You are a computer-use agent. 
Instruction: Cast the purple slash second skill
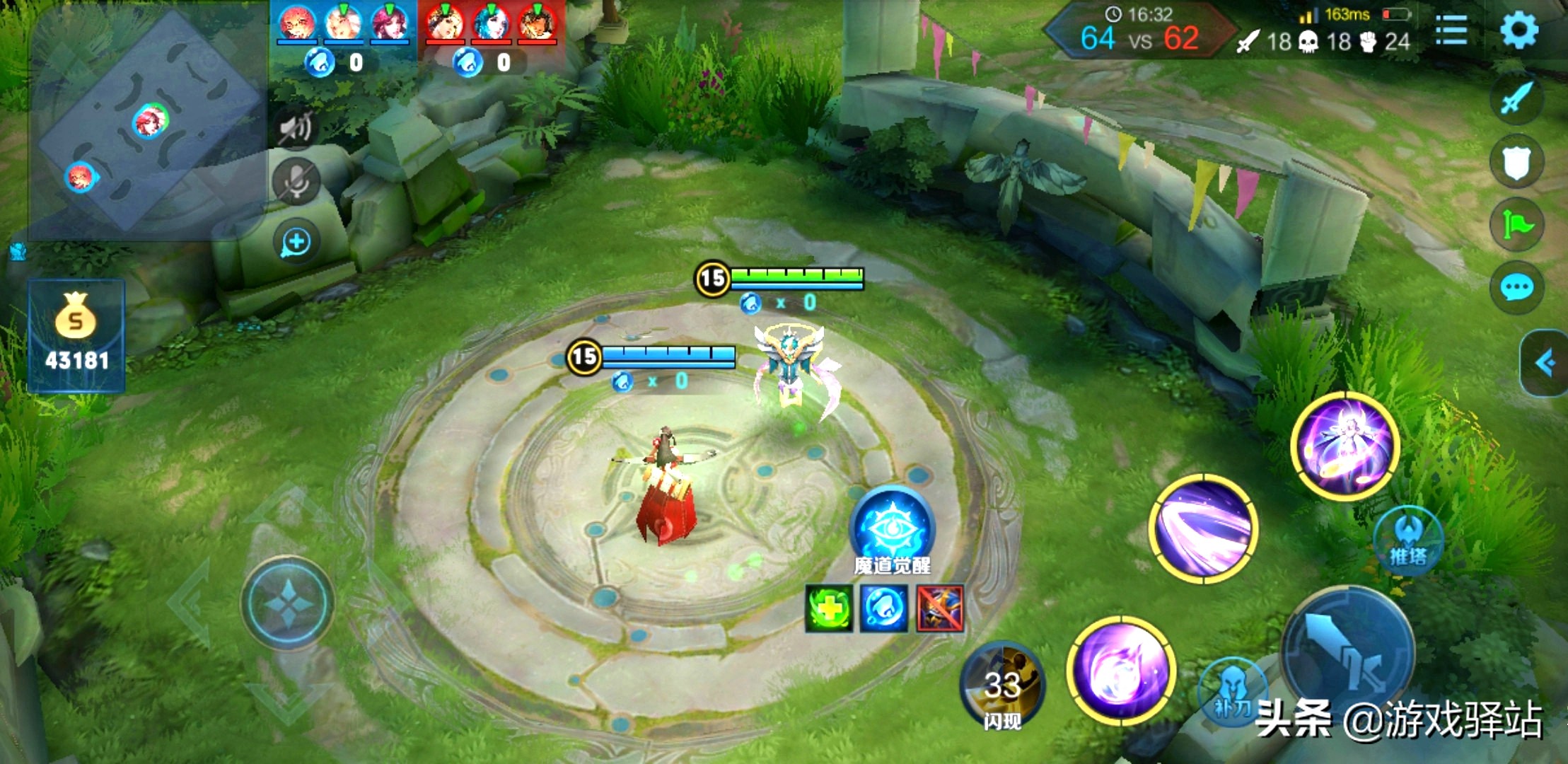click(x=1204, y=528)
